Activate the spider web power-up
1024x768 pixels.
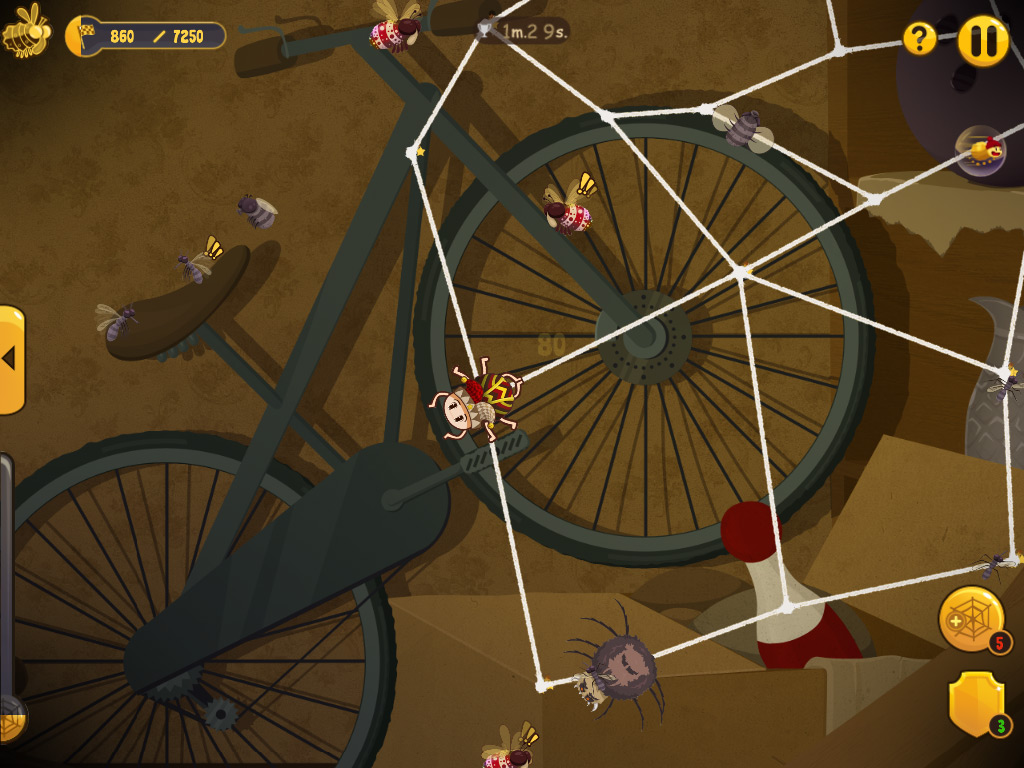[x=970, y=618]
